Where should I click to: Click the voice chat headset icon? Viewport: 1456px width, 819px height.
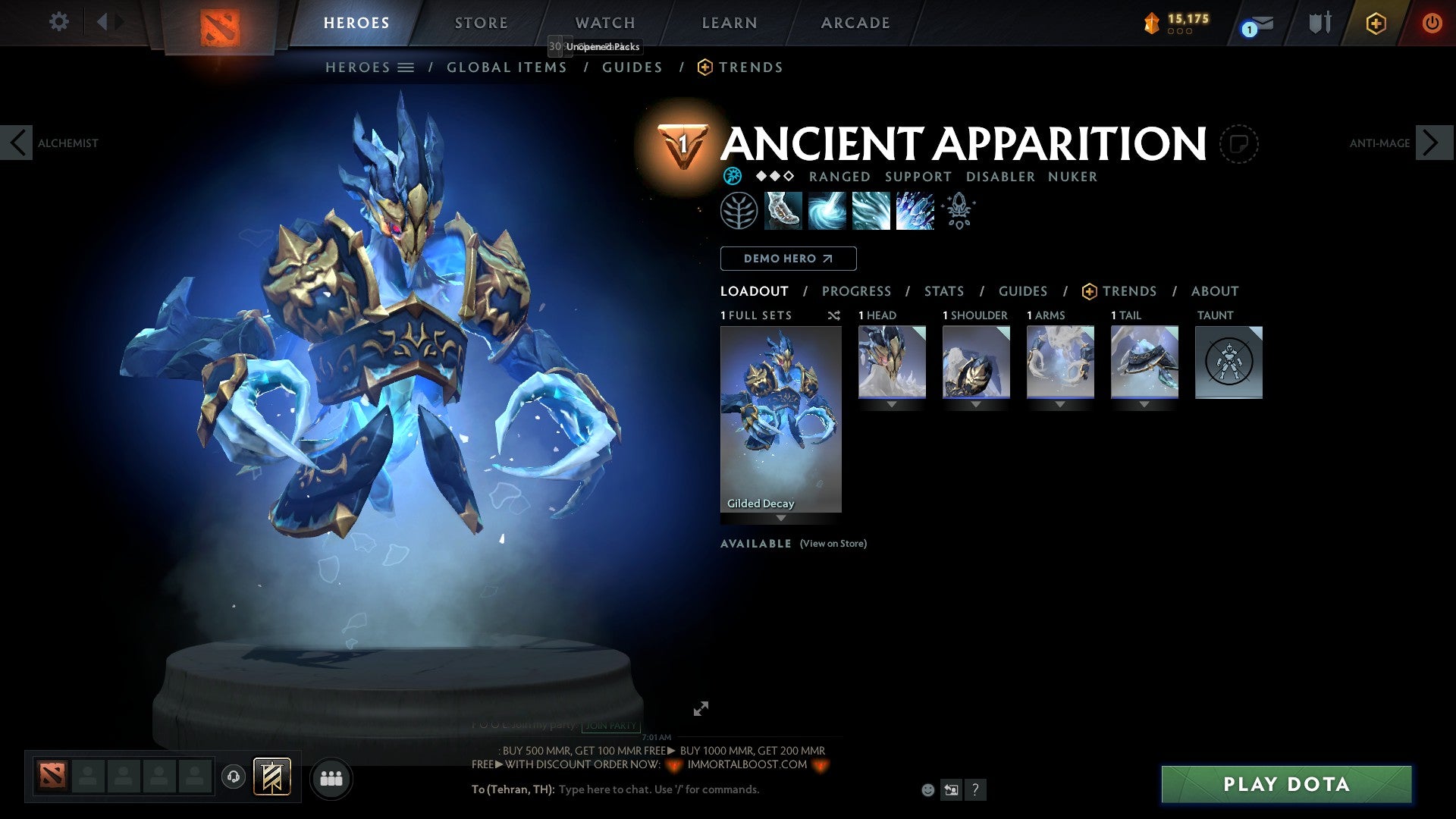pyautogui.click(x=233, y=778)
